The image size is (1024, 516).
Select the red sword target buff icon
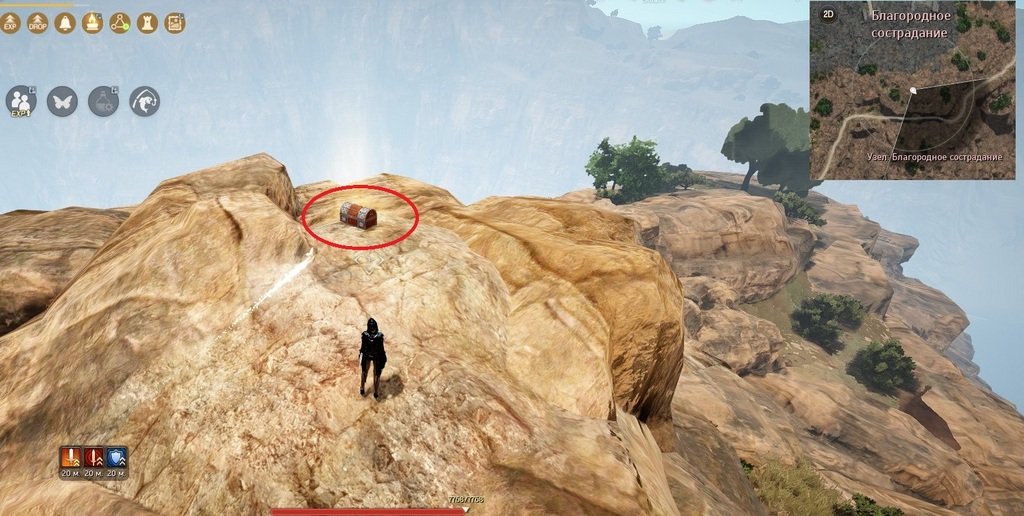click(x=93, y=459)
